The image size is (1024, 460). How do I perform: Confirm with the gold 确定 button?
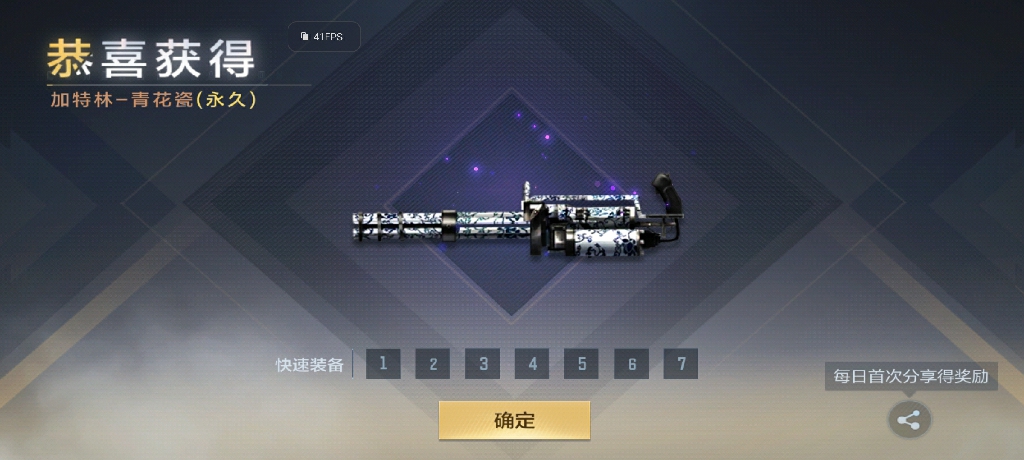[514, 420]
